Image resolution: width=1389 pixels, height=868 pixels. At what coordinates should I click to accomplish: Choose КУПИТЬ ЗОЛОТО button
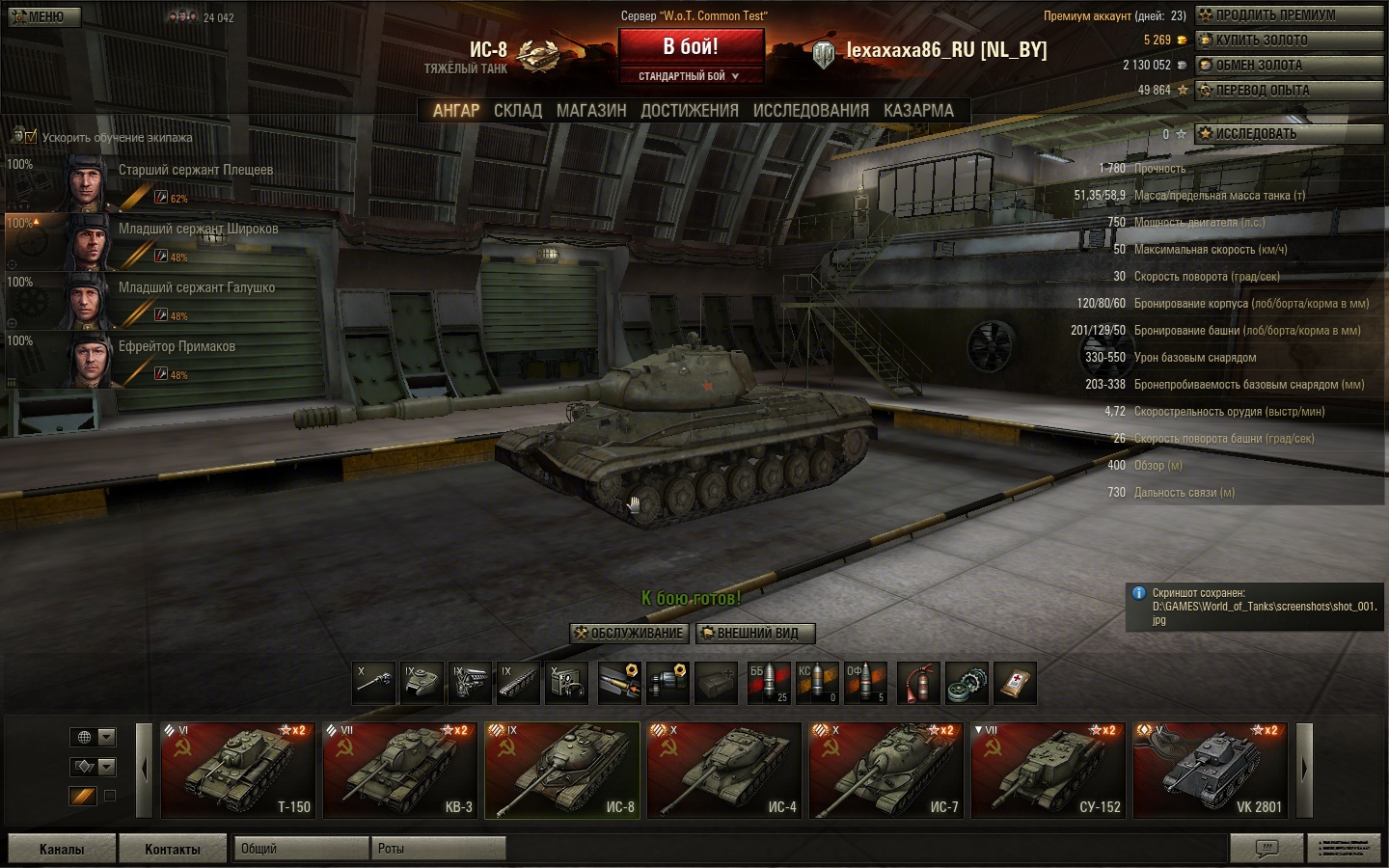[x=1289, y=41]
